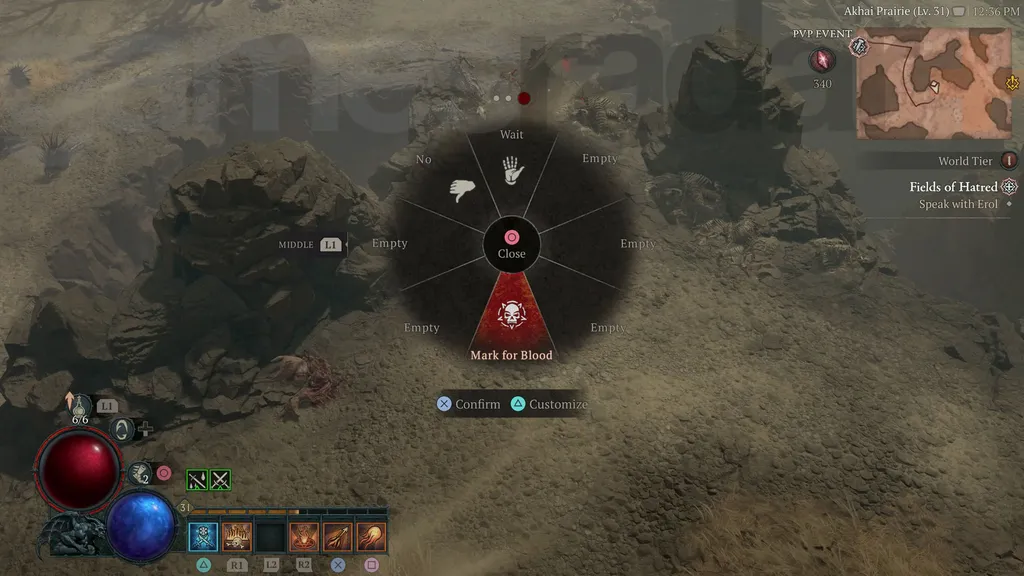This screenshot has height=576, width=1024.
Task: Click the Fields of Hatred quest tracker
Action: click(x=954, y=187)
